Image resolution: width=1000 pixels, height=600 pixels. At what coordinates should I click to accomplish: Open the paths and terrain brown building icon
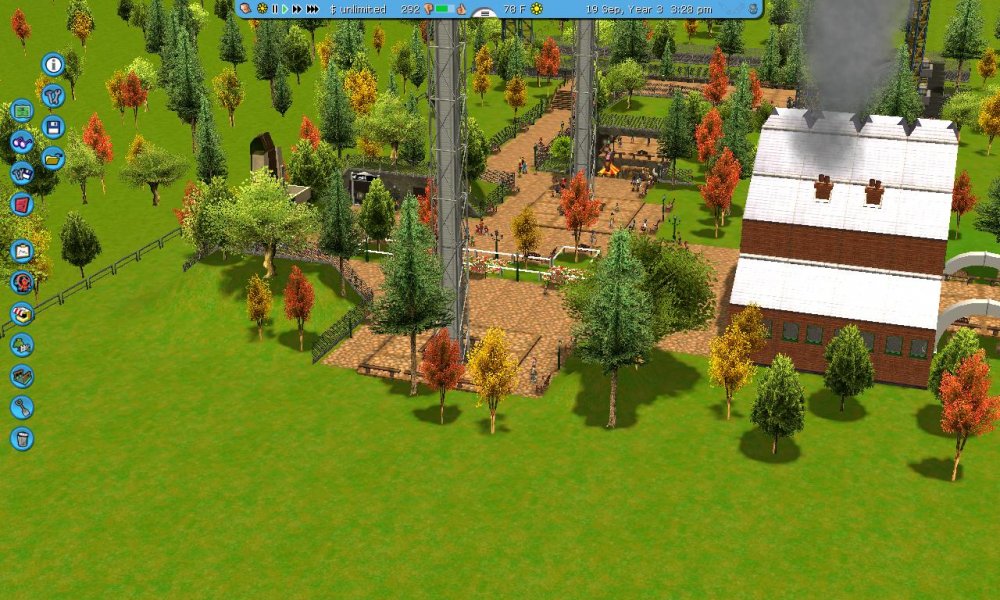(22, 376)
